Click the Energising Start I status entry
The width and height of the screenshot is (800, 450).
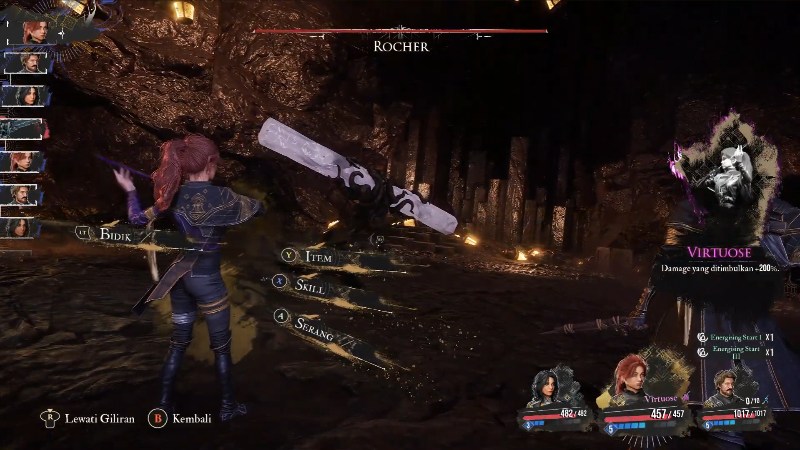tap(735, 339)
